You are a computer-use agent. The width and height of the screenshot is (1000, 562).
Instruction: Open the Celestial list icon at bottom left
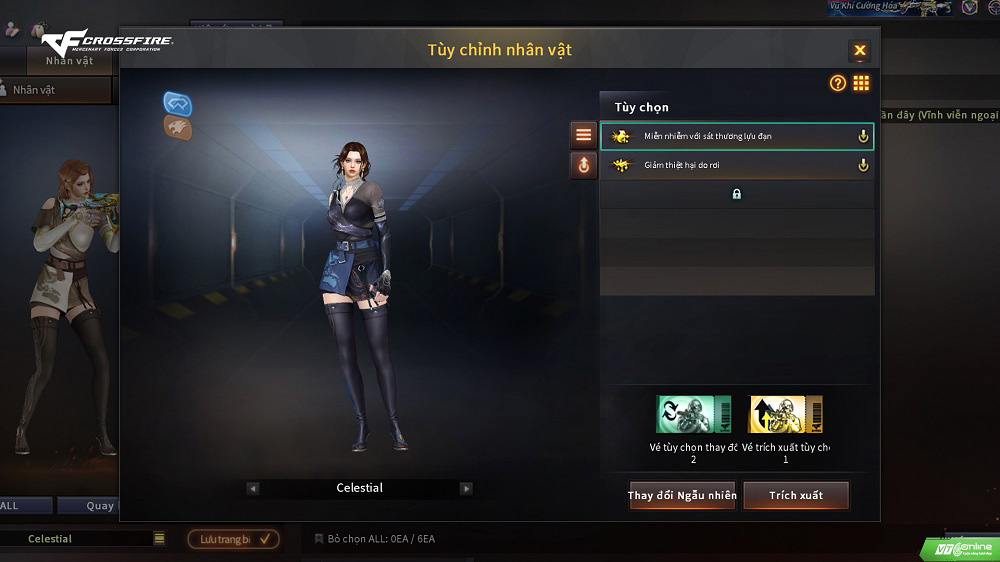[x=159, y=538]
